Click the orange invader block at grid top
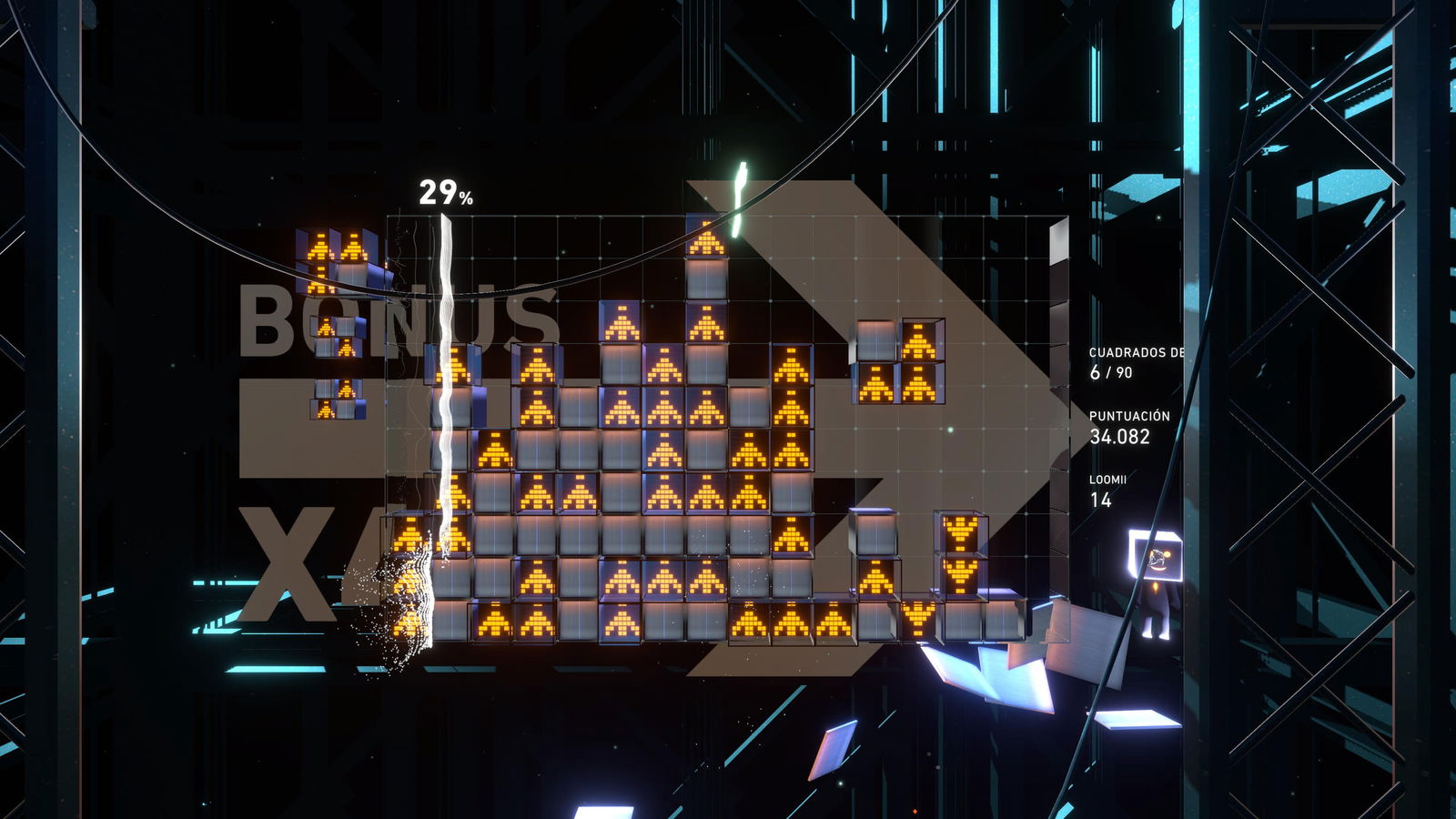Image resolution: width=1456 pixels, height=819 pixels. pyautogui.click(x=705, y=241)
